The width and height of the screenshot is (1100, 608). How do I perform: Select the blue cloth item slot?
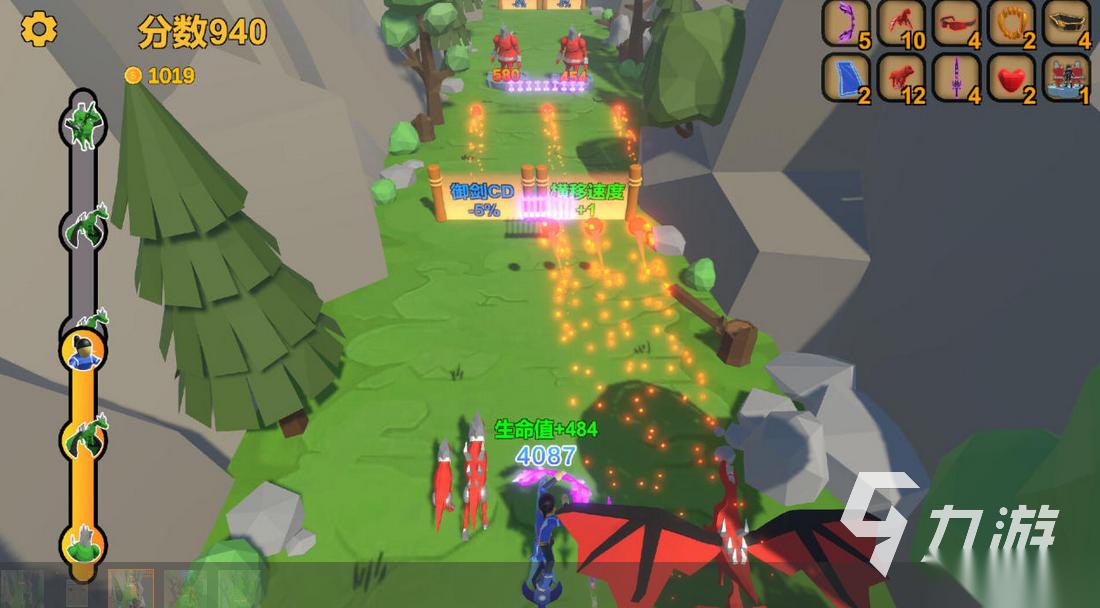847,77
